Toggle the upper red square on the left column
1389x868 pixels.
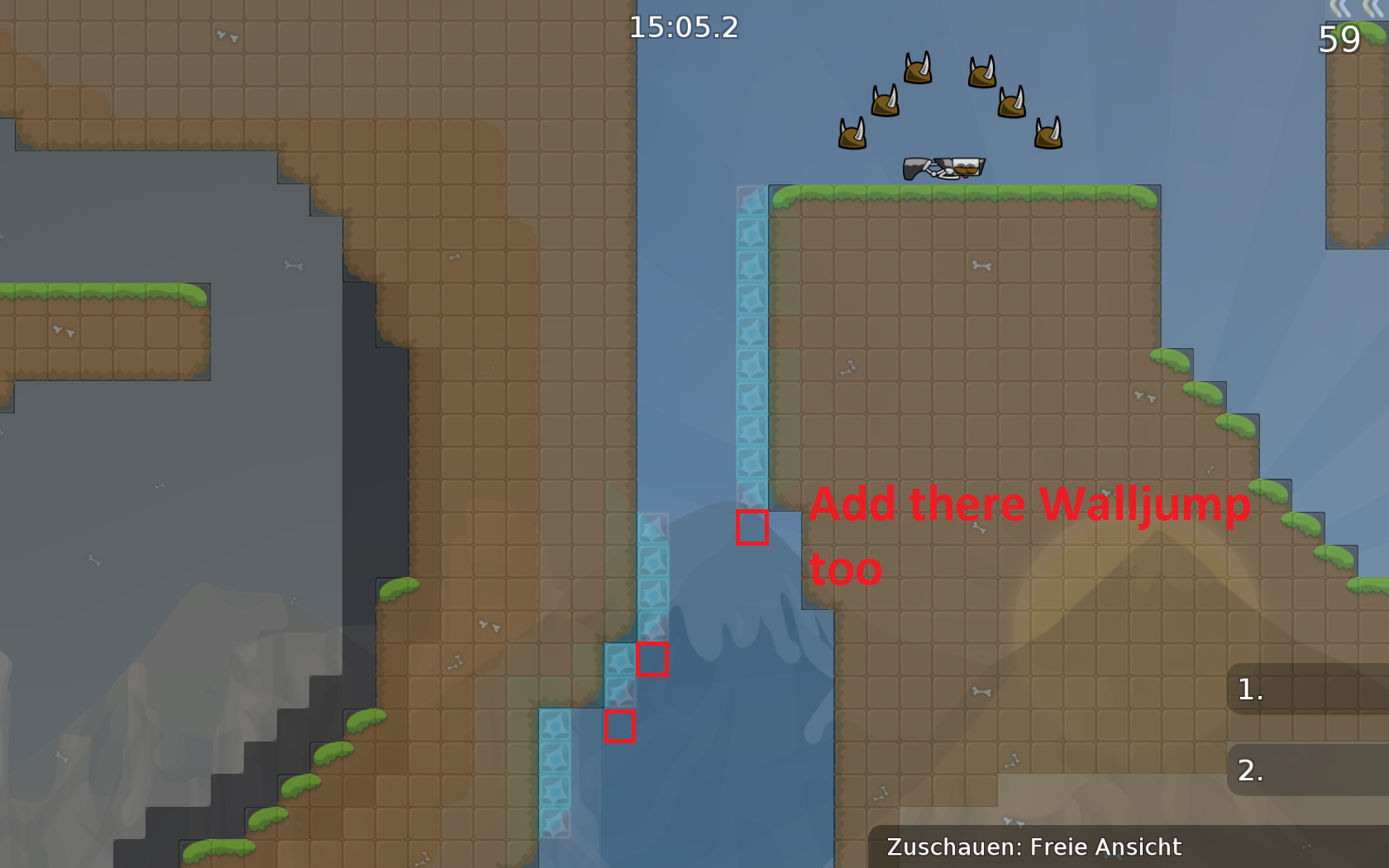pos(652,660)
